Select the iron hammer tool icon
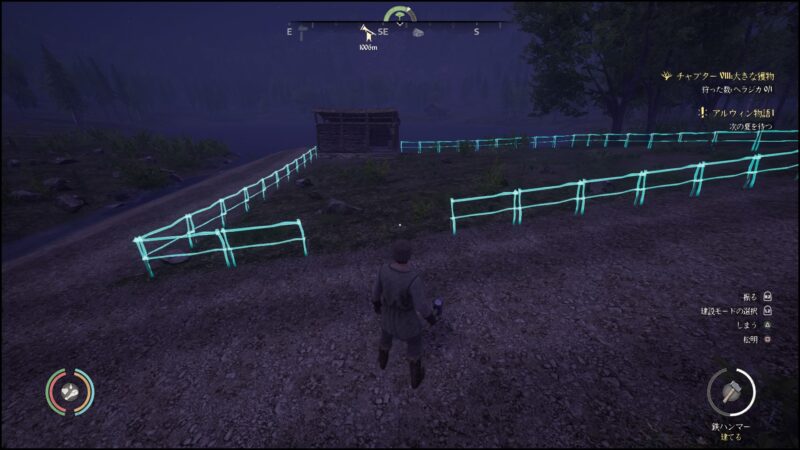The image size is (800, 450). [731, 391]
